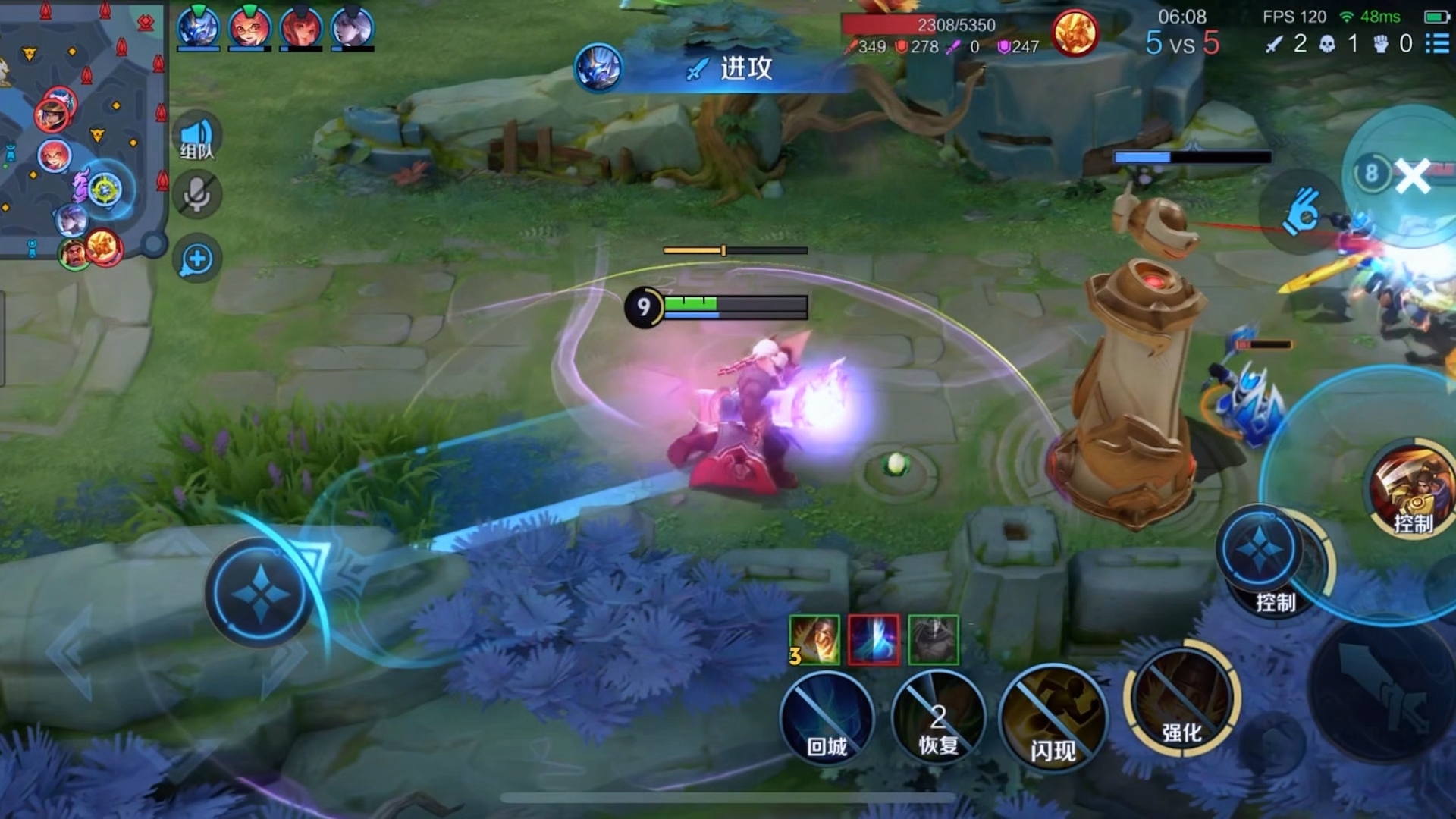
Task: Use the 回城 recall button
Action: click(x=827, y=717)
